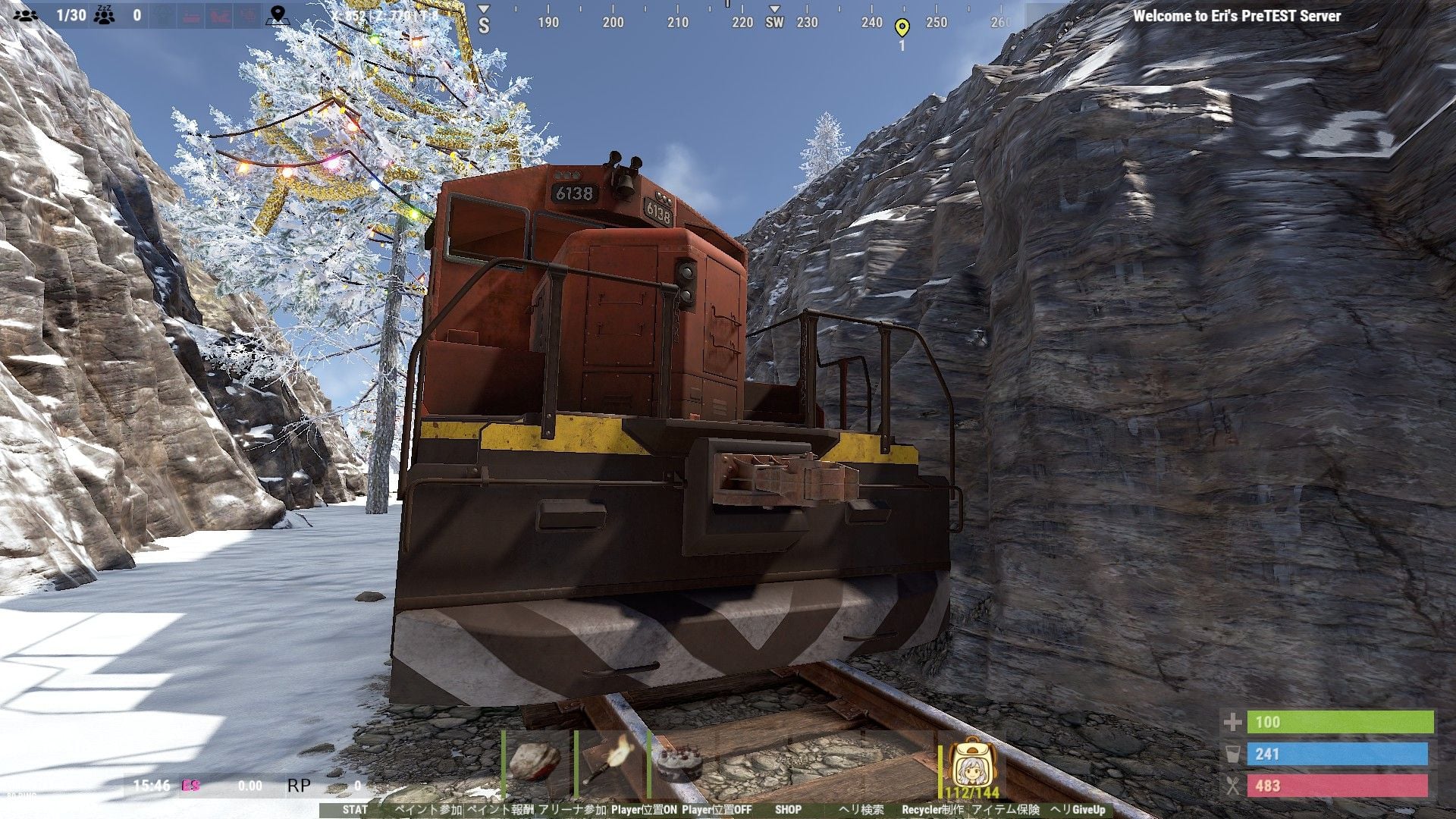Click the ペイント参加 button
This screenshot has height=819, width=1456.
428,810
